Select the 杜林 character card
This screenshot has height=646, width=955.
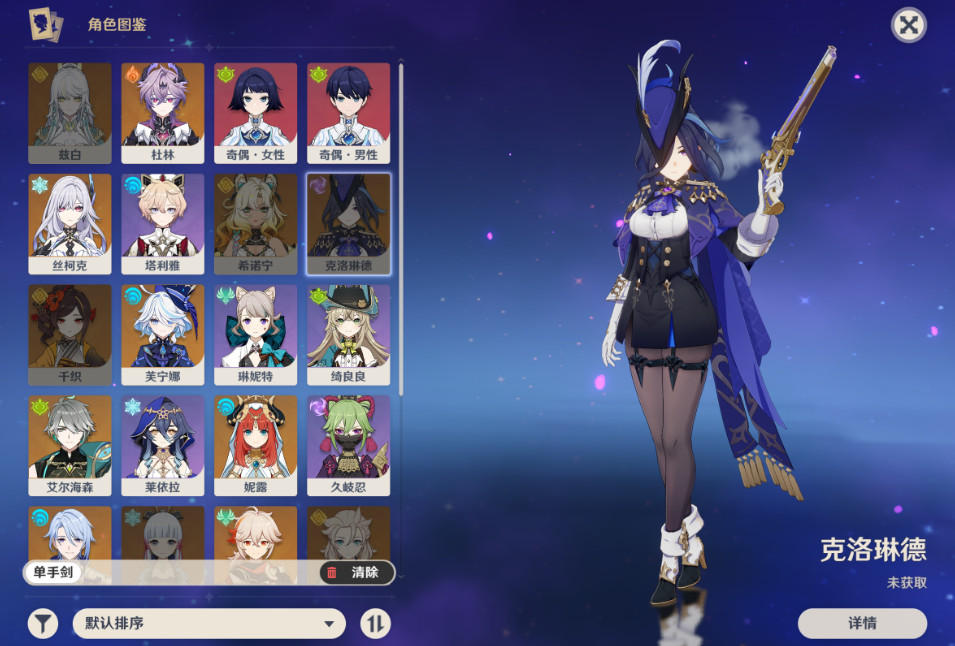click(162, 113)
